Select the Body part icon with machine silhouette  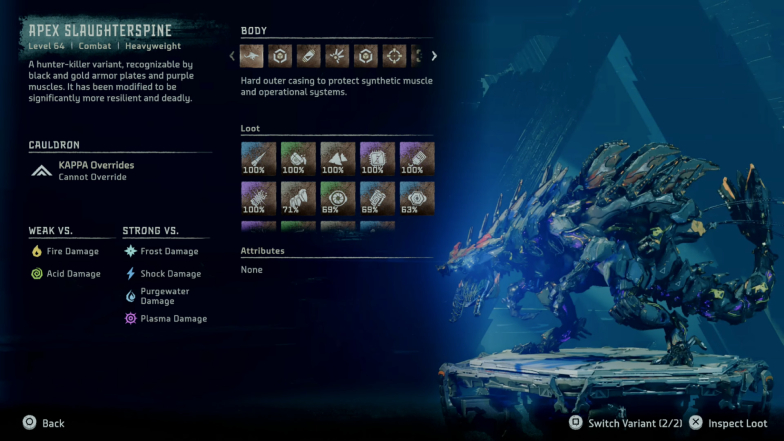click(251, 56)
